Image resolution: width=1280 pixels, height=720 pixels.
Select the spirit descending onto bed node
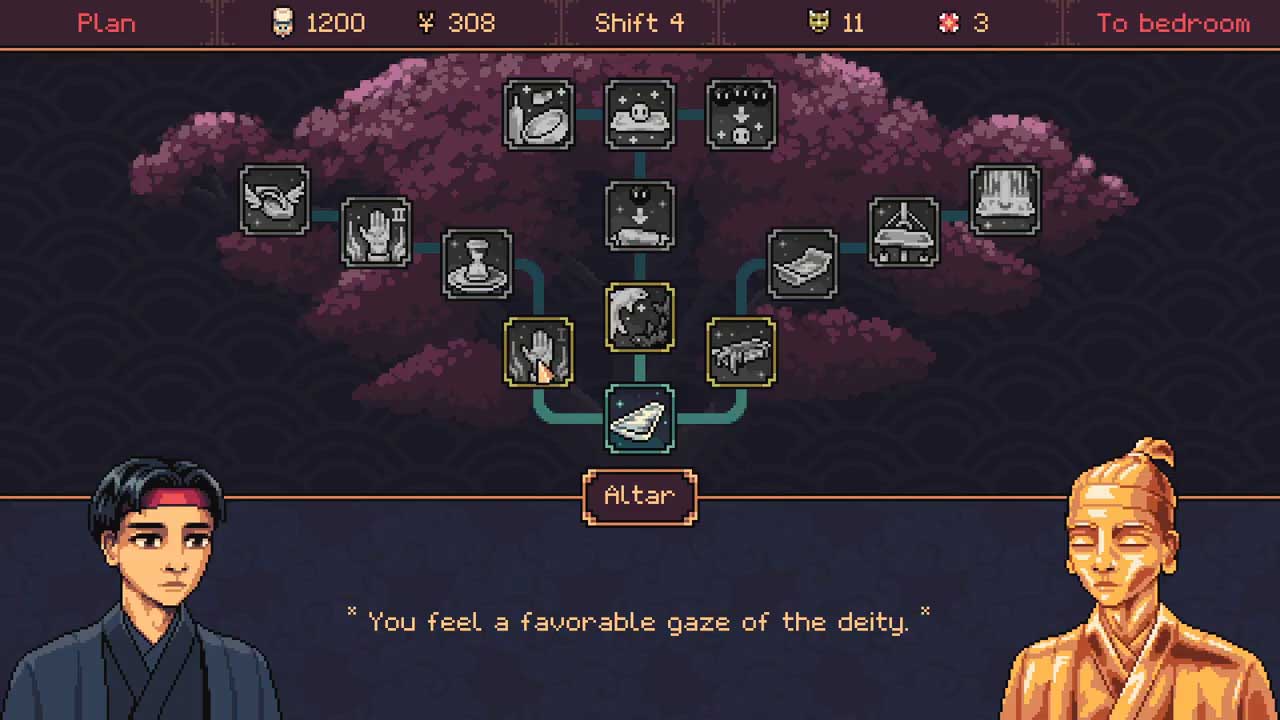pos(640,215)
